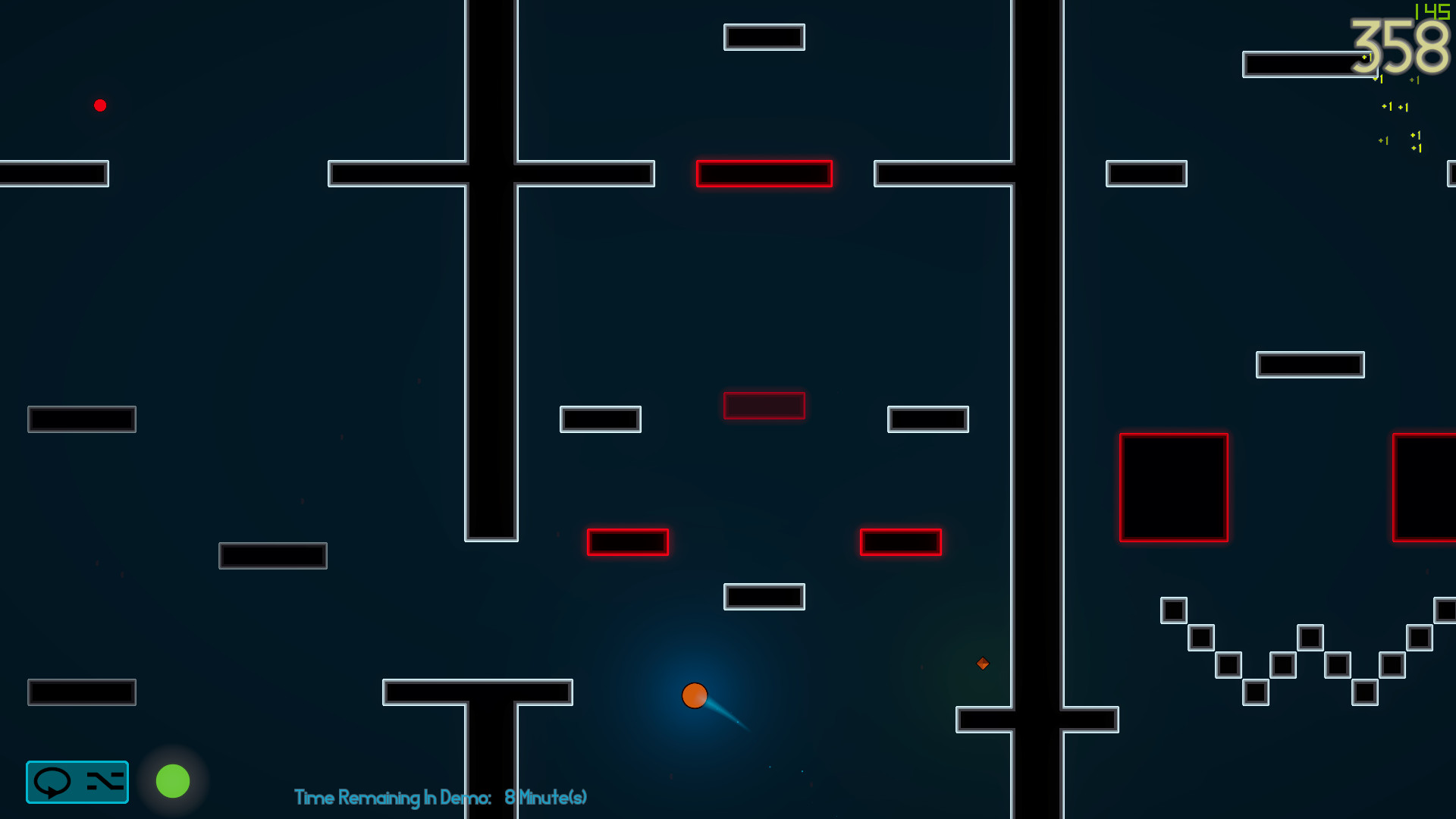Click the large red-outlined square on right
The image size is (1456, 819).
tap(1174, 486)
